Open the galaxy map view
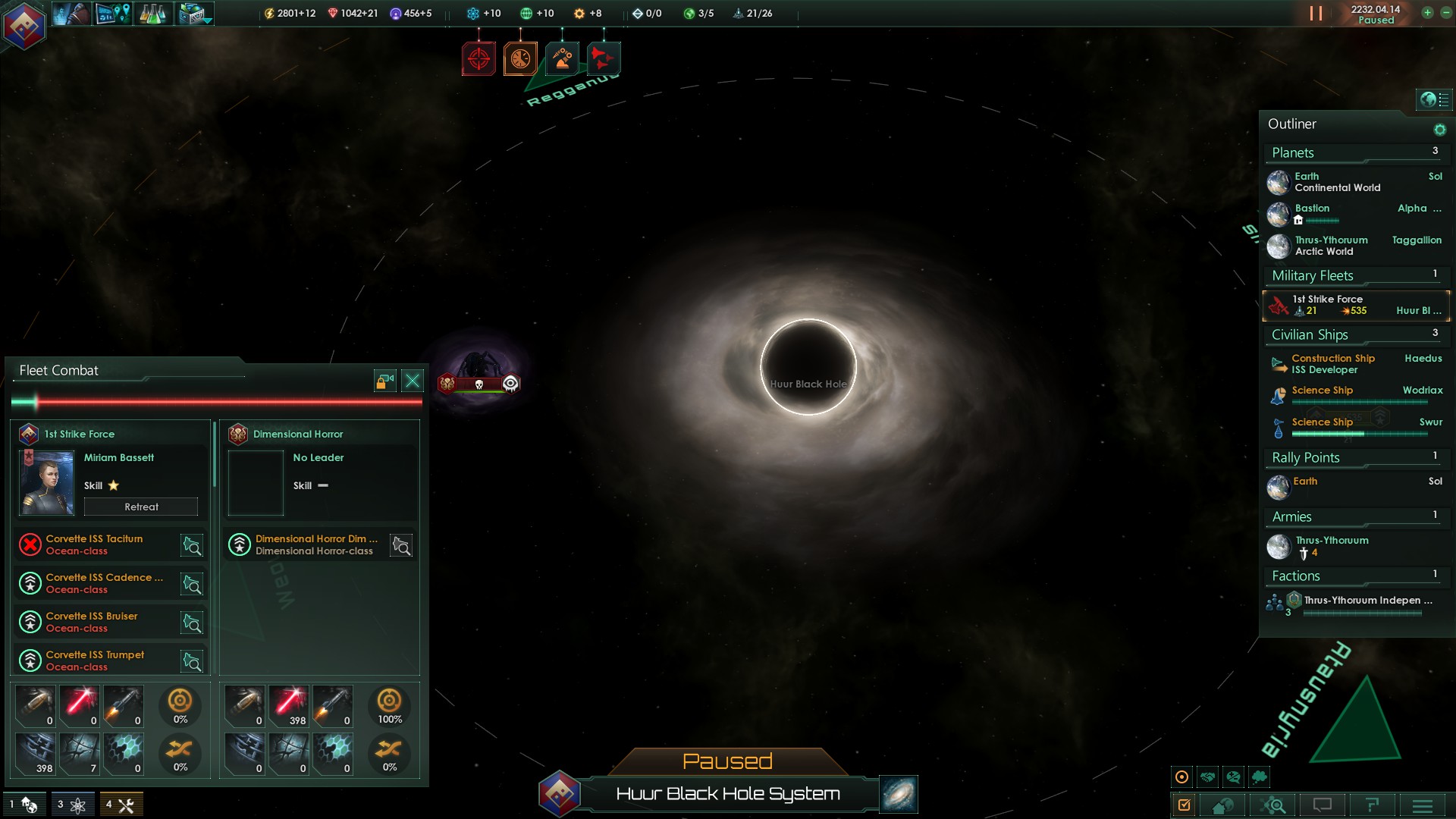 tap(899, 794)
